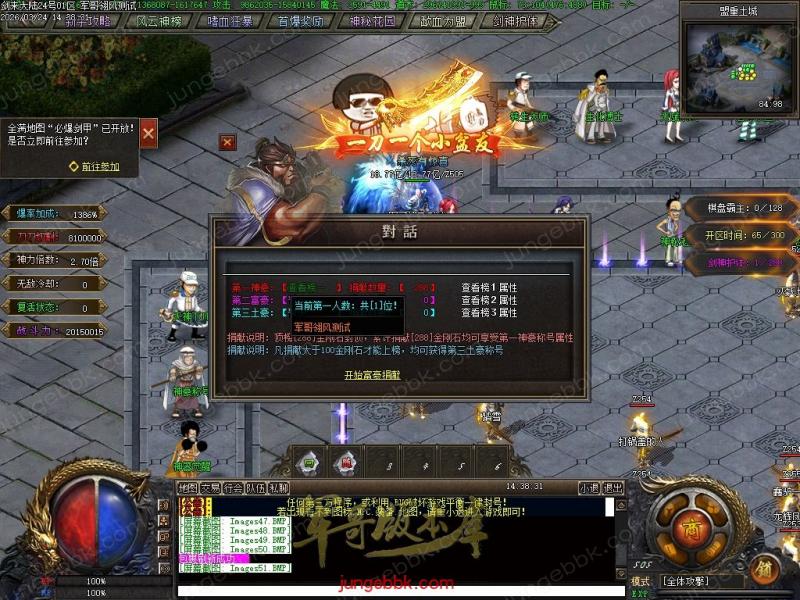View rank 1 attributes (查看榜1属性)
This screenshot has height=600, width=800.
(x=489, y=287)
